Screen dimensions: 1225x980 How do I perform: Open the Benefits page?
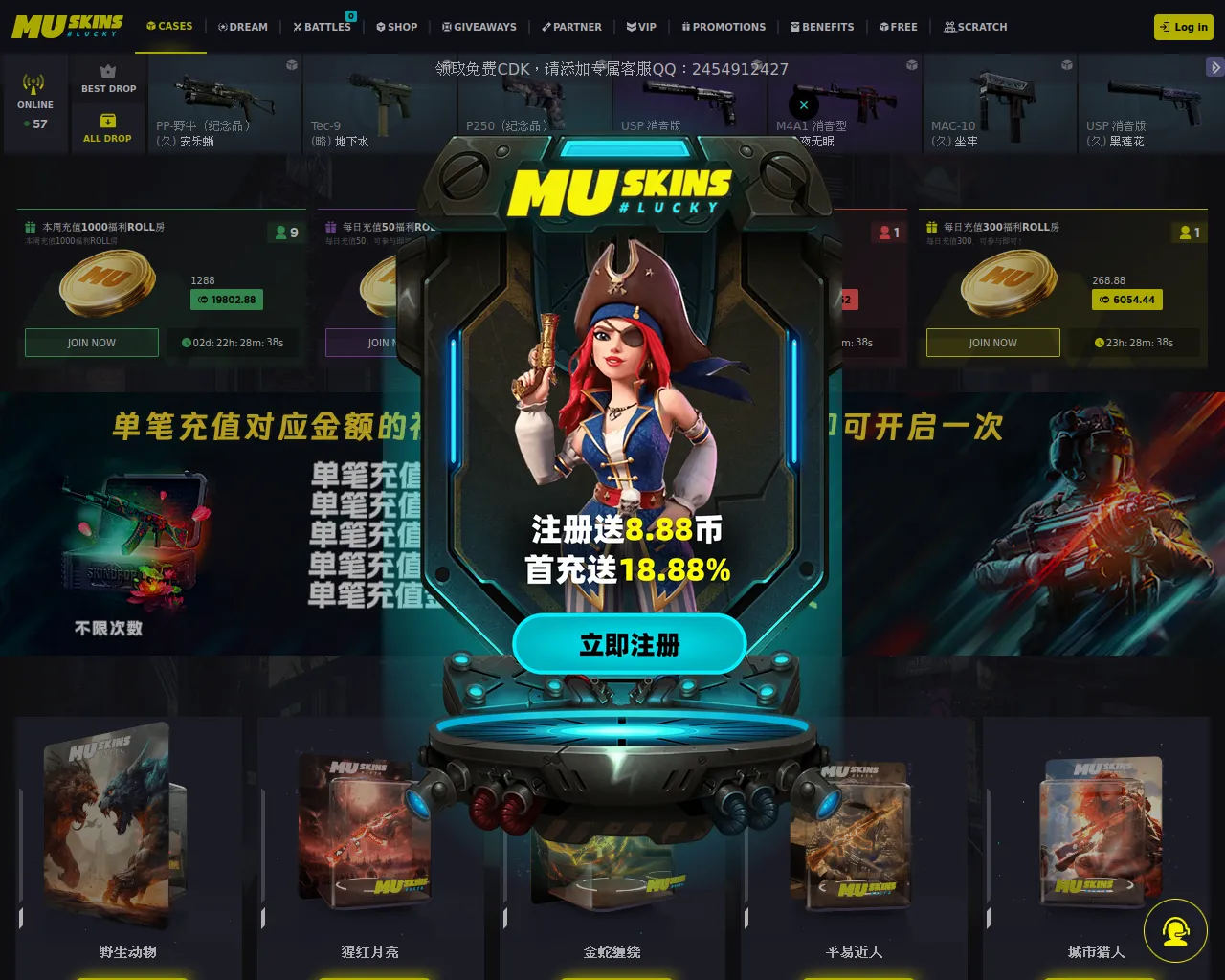click(x=822, y=27)
